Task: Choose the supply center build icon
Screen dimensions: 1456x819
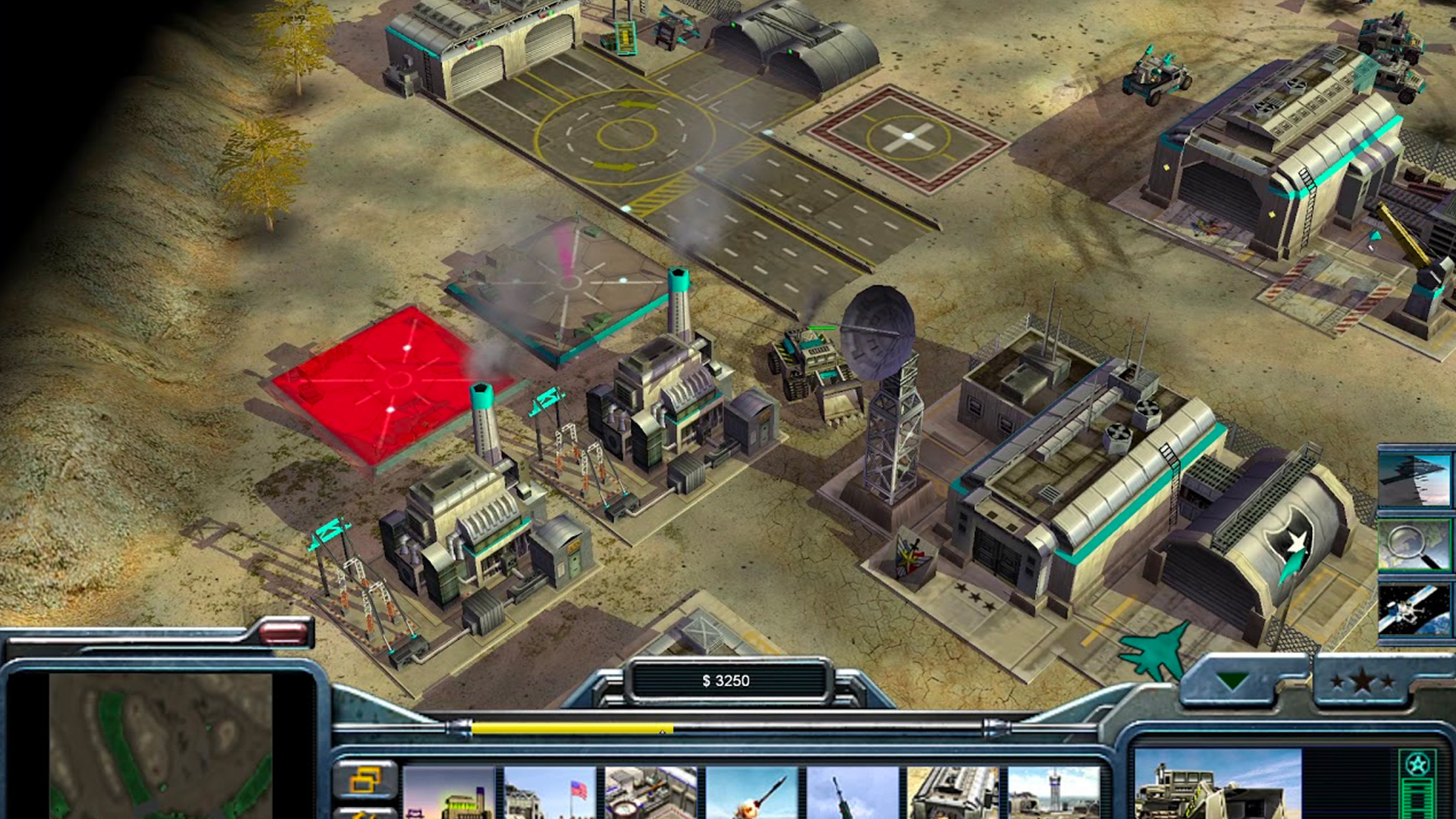Action: [x=651, y=793]
